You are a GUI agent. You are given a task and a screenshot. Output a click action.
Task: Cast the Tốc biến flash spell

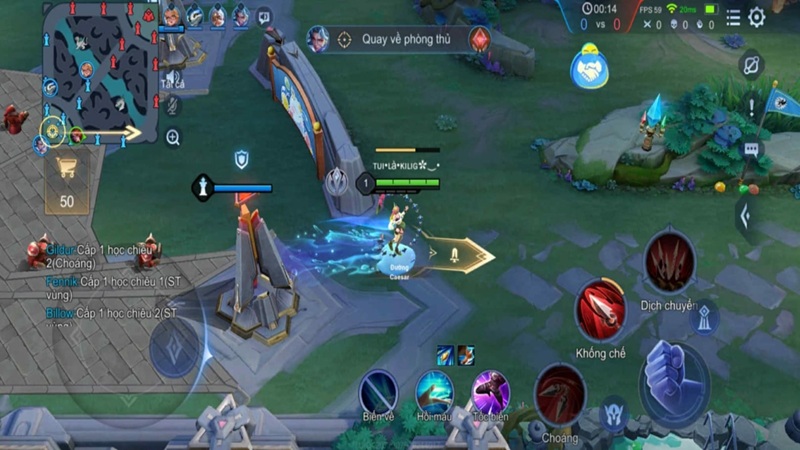click(490, 389)
